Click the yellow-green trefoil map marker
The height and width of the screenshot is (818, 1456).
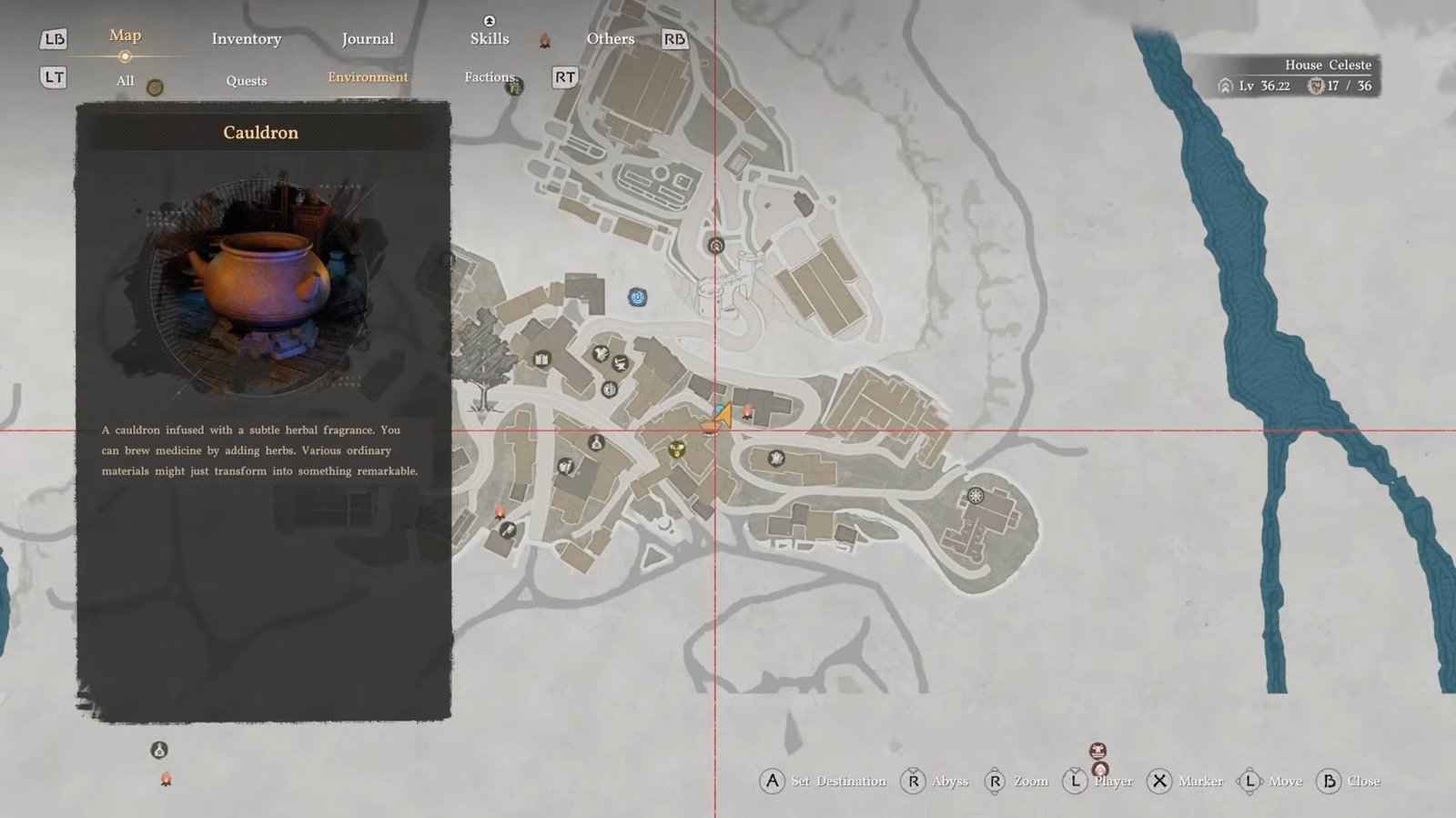point(677,449)
